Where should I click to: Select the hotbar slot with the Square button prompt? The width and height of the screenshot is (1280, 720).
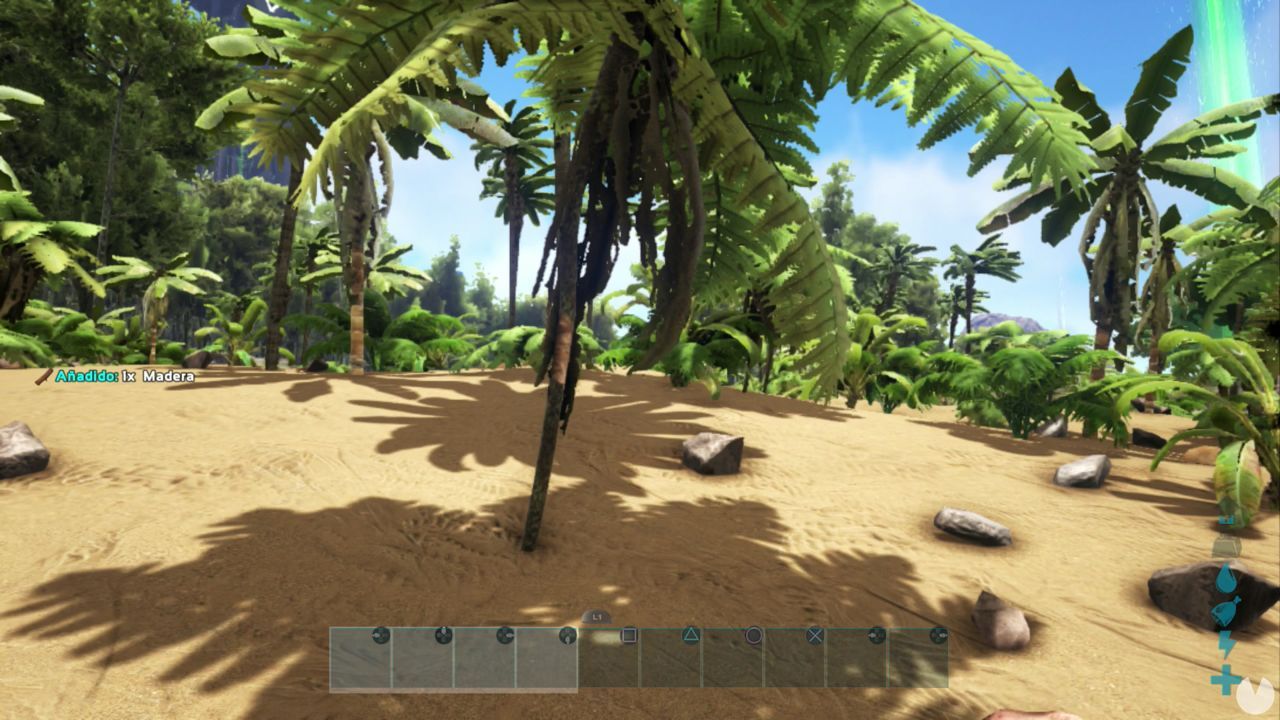[608, 660]
